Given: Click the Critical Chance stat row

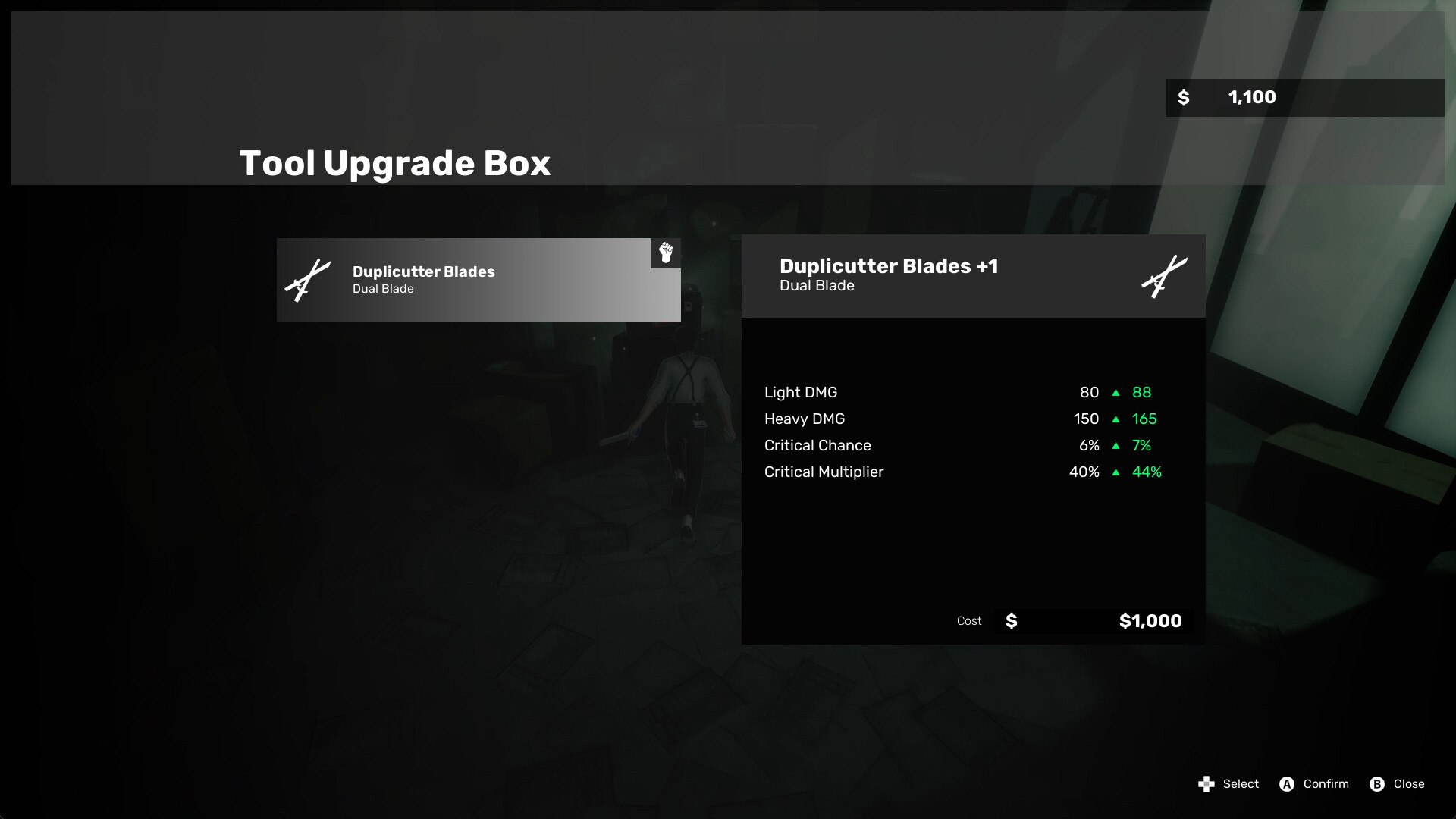Looking at the screenshot, I should (x=817, y=445).
